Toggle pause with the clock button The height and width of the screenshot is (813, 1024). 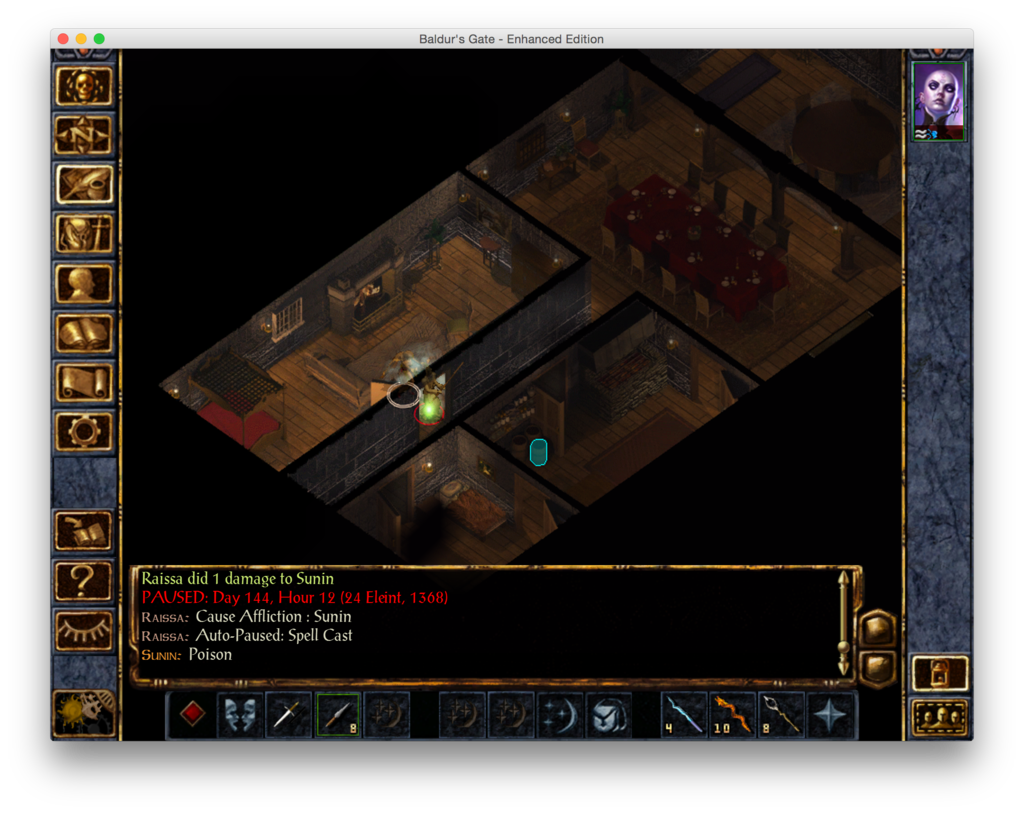[x=84, y=712]
